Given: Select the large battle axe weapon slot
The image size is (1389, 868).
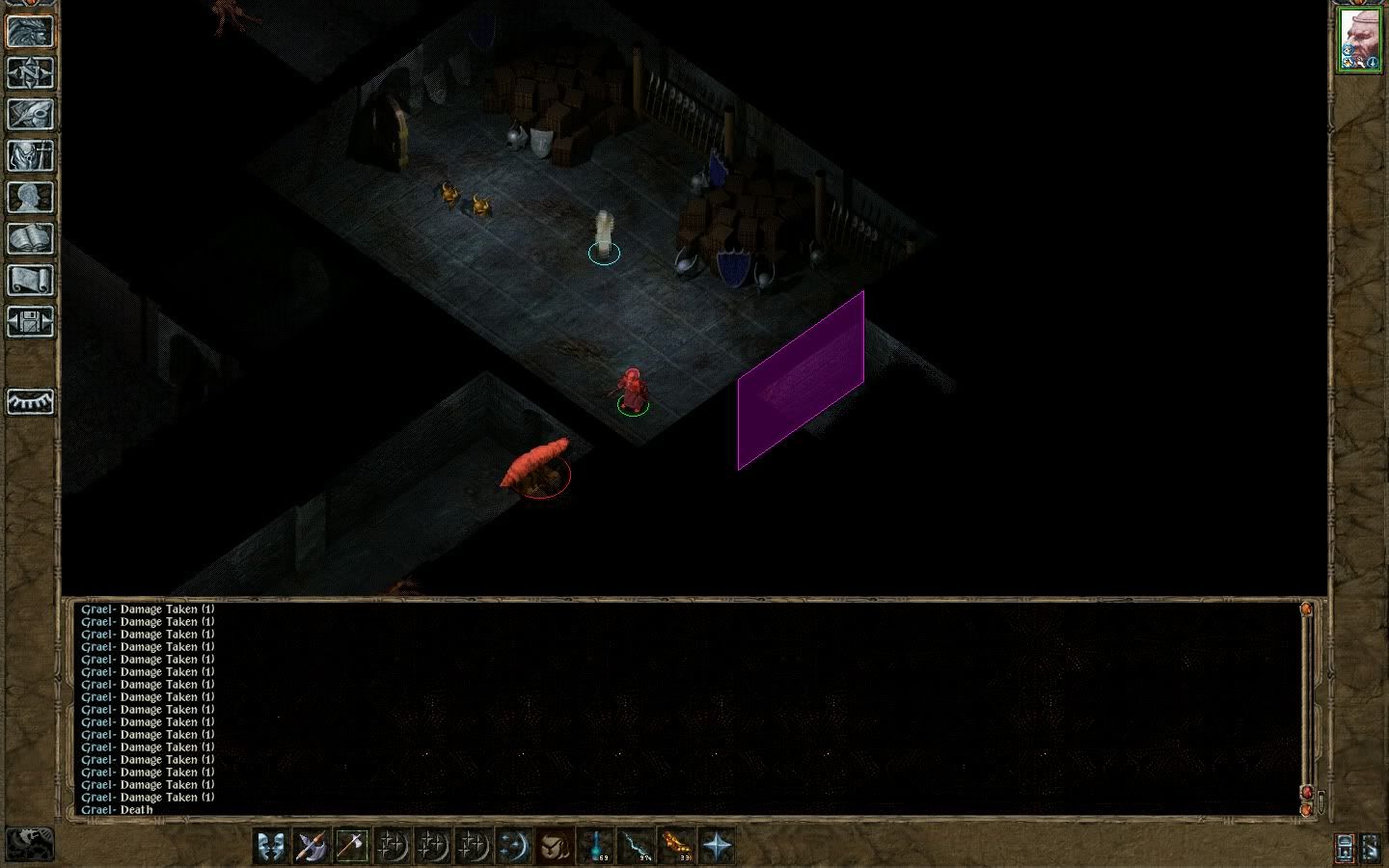Looking at the screenshot, I should (312, 846).
